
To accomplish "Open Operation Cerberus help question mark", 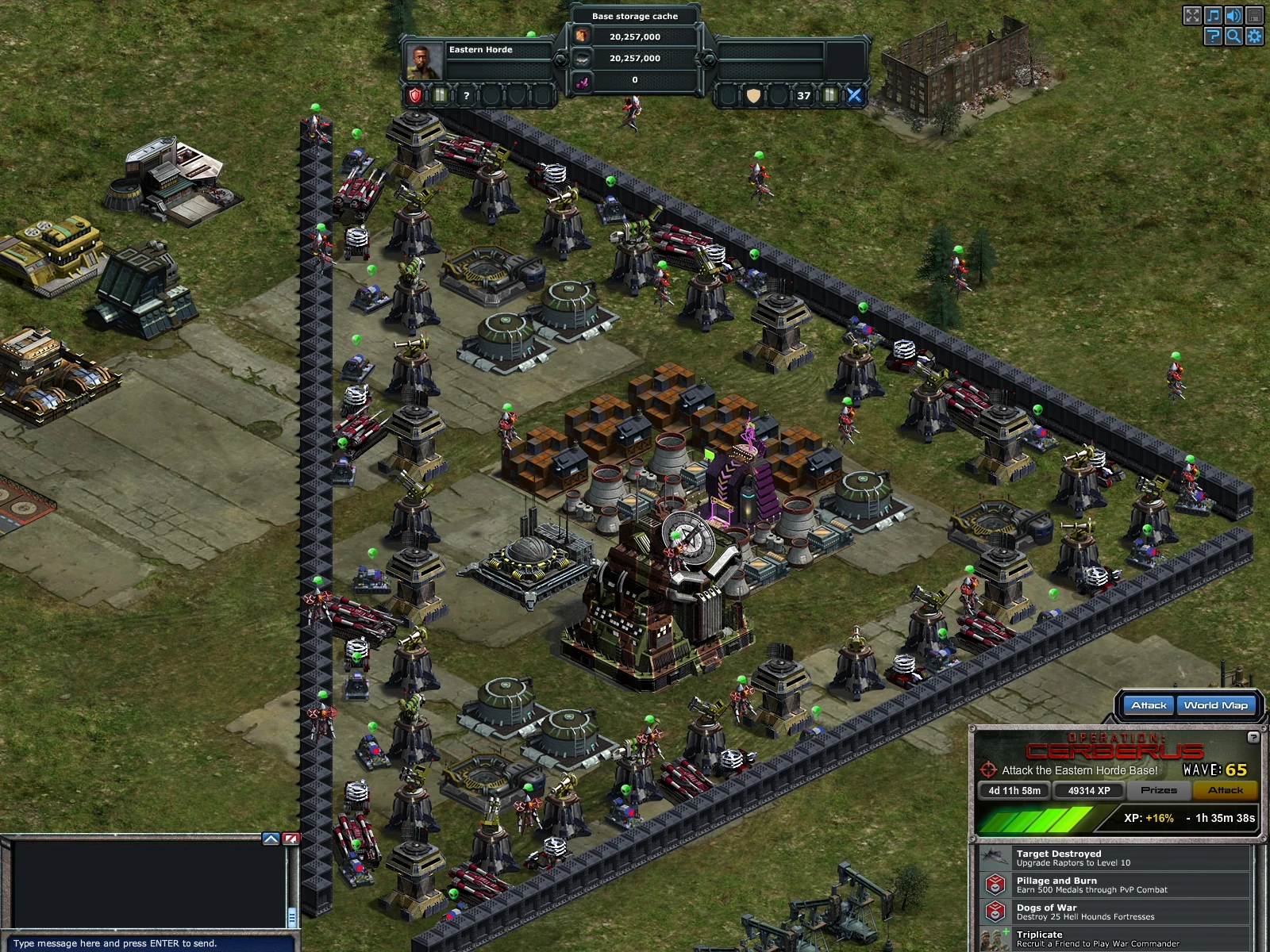I will click(1253, 738).
